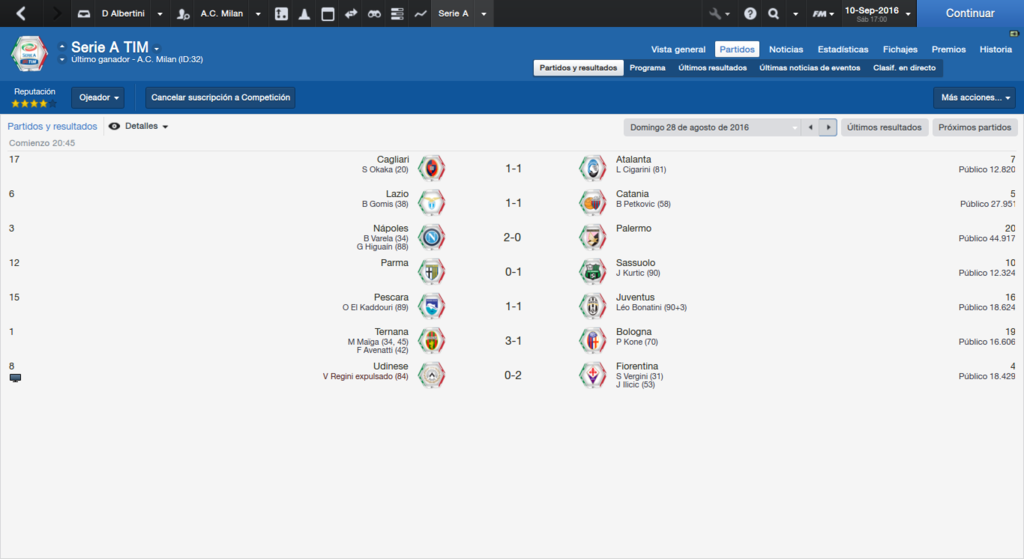This screenshot has height=559, width=1024.
Task: Open the A.C. Milan club menu
Action: 221,14
